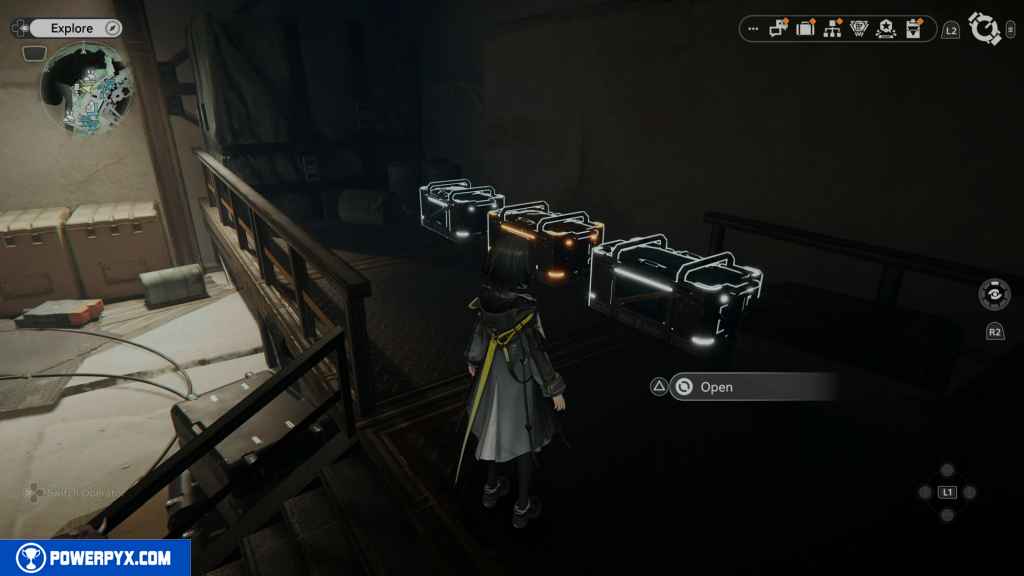Image resolution: width=1024 pixels, height=576 pixels.
Task: Visit the PowerPyx.com watermark link
Action: [x=95, y=558]
